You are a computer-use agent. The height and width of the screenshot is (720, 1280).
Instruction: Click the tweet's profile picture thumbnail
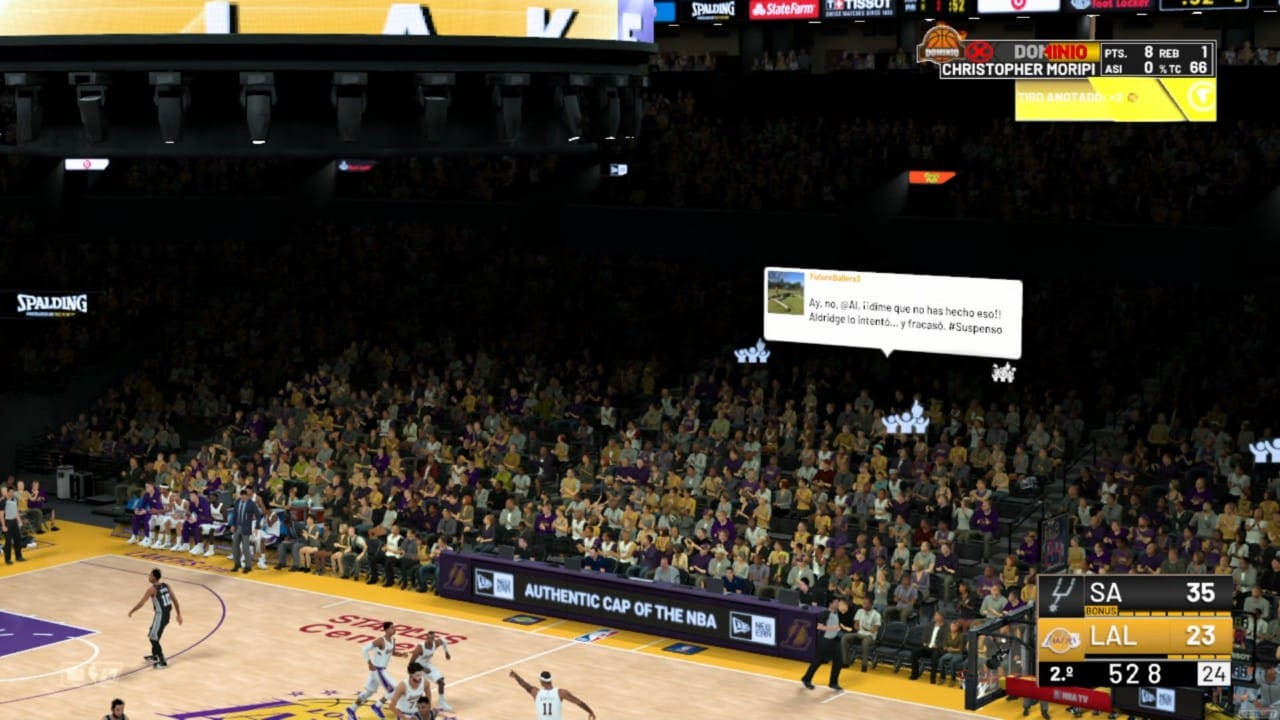pyautogui.click(x=785, y=293)
